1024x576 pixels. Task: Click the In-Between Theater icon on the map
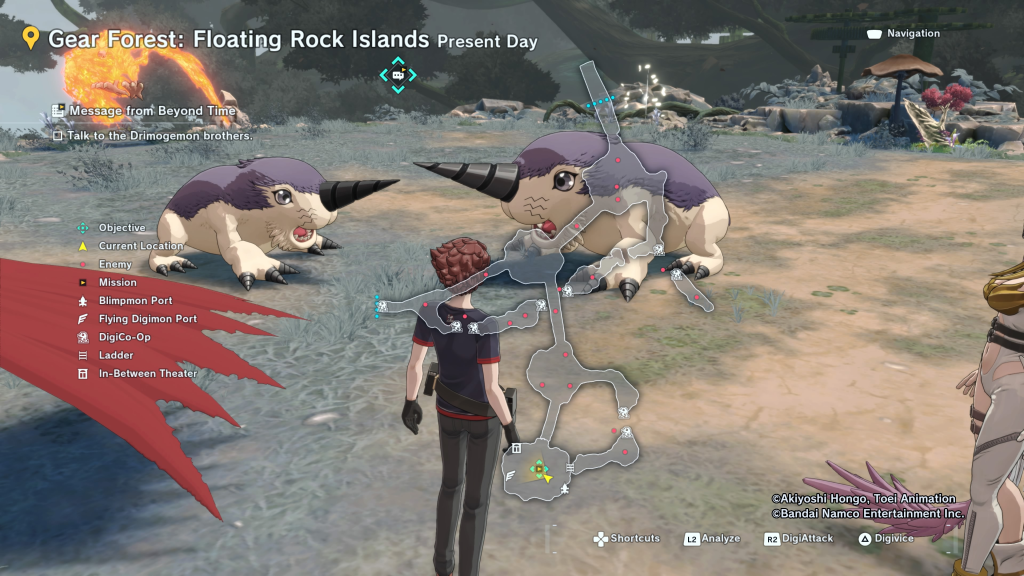tap(517, 448)
